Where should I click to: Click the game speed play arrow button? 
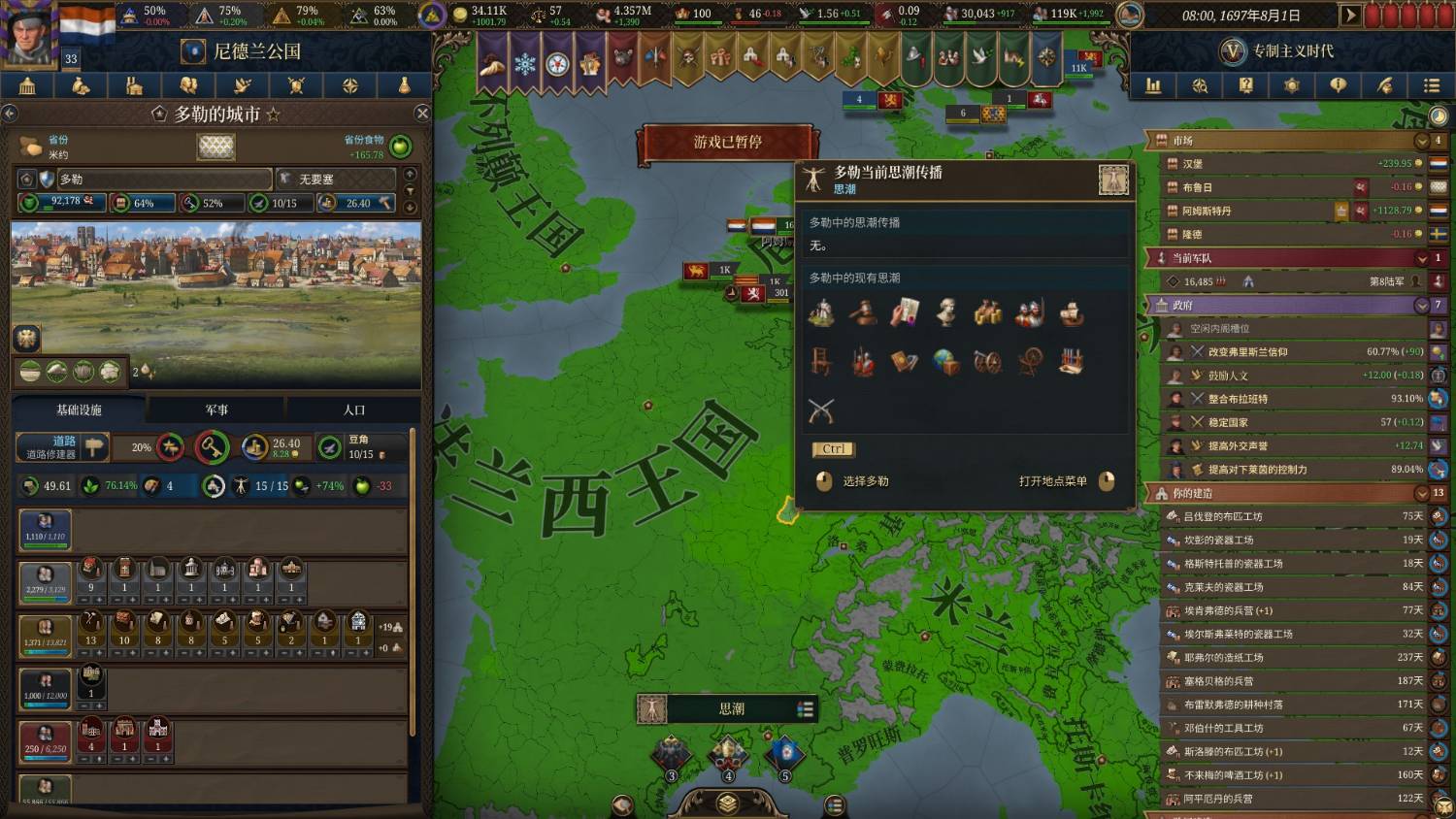point(1349,16)
